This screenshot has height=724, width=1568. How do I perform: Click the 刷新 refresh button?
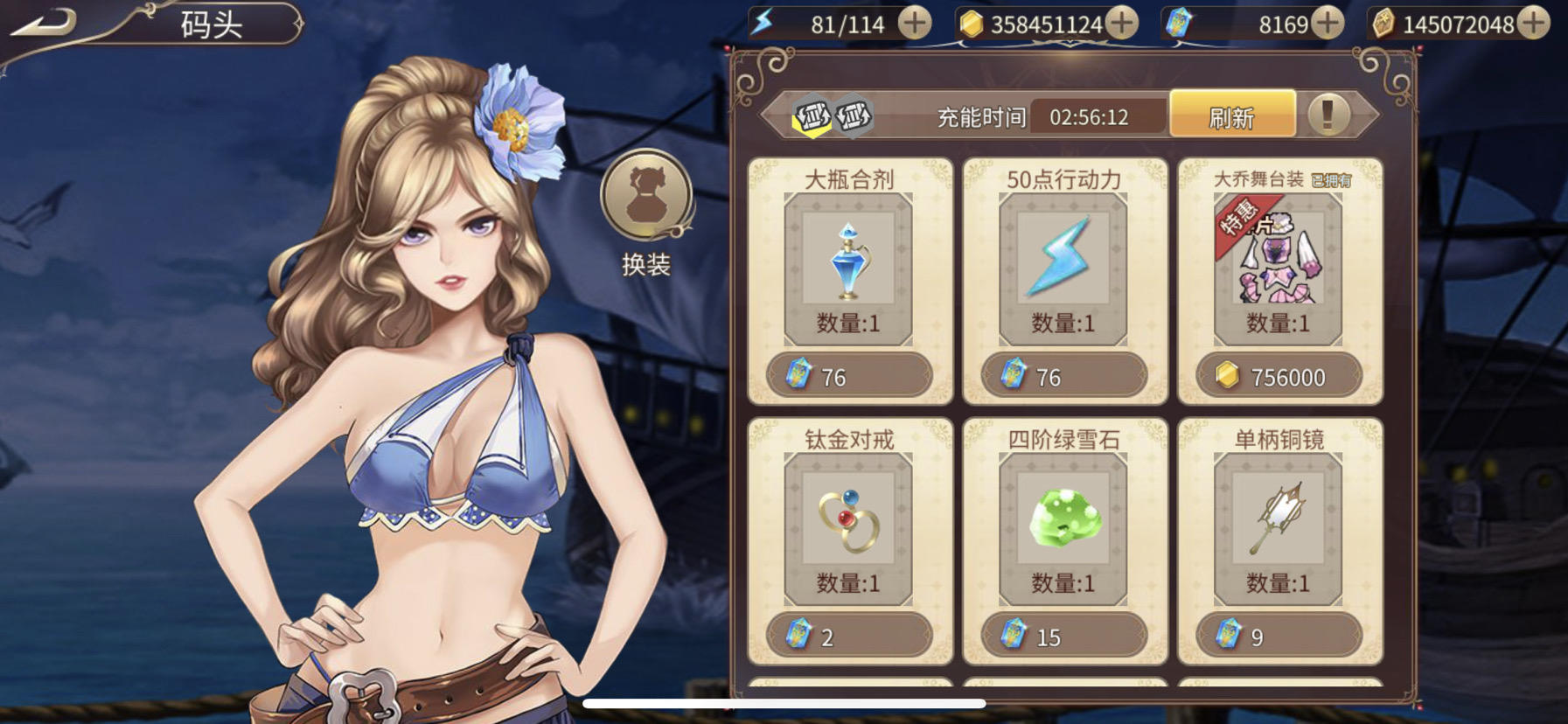point(1231,115)
